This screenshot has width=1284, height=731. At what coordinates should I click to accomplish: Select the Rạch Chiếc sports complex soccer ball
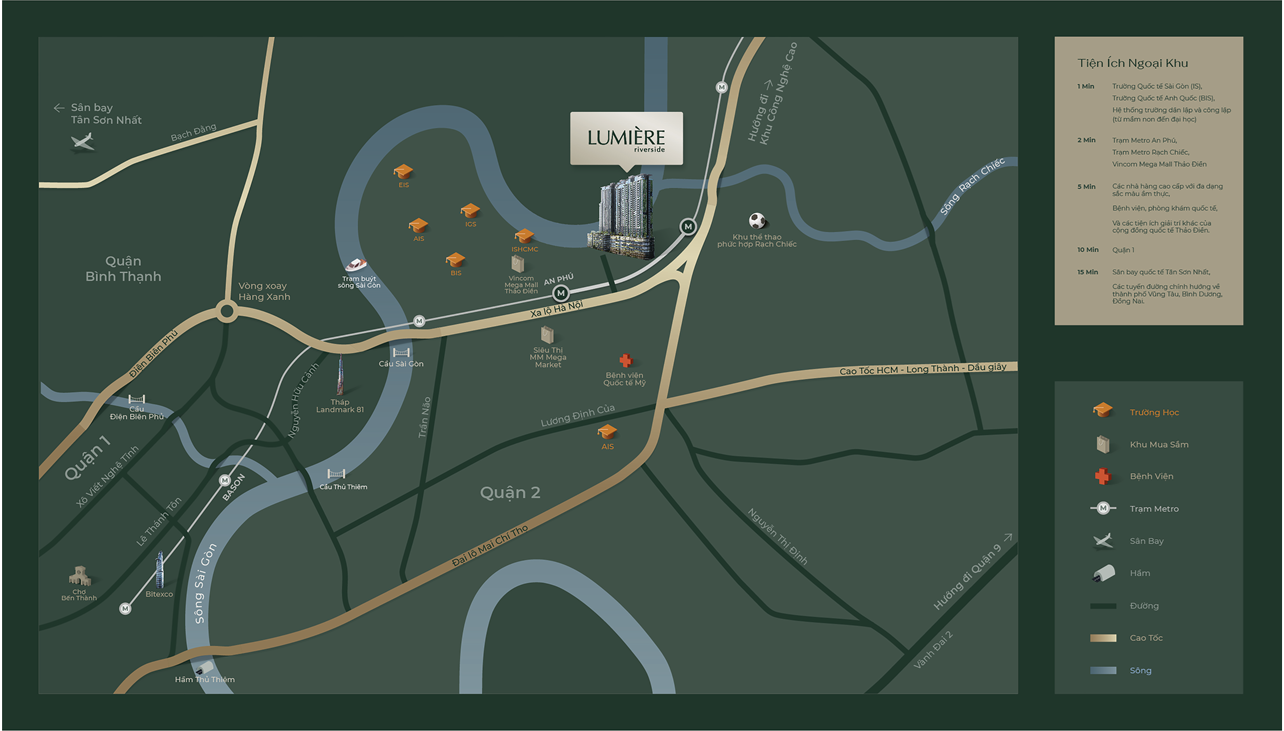[x=758, y=221]
